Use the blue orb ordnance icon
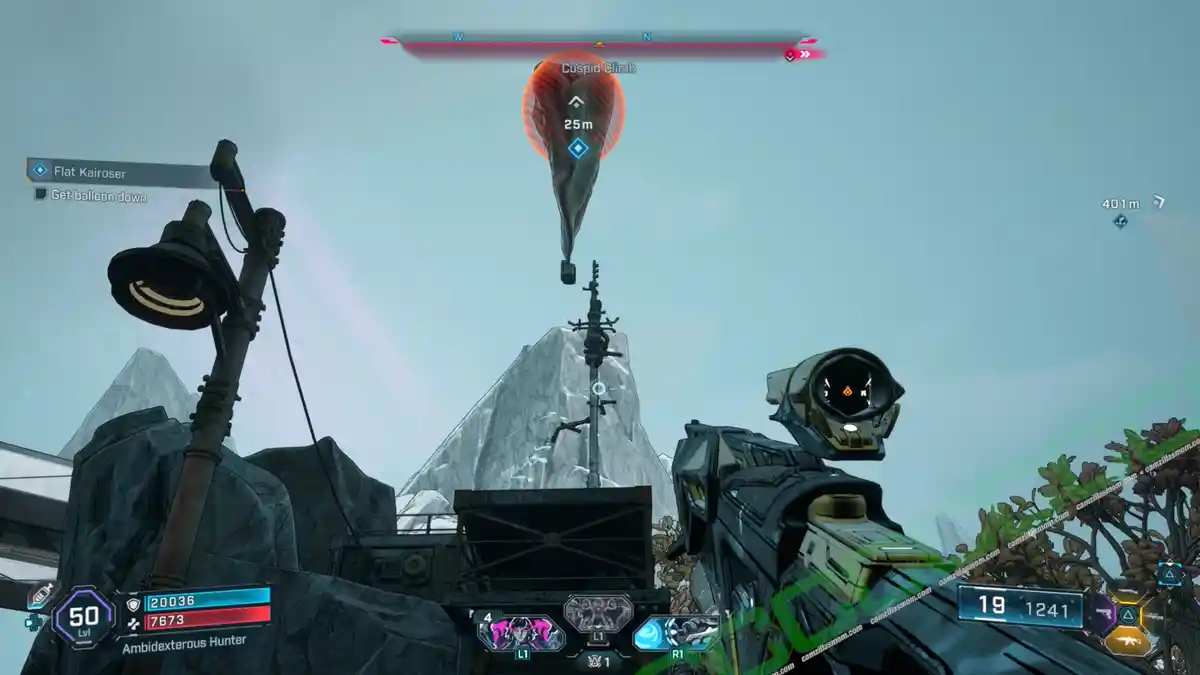The height and width of the screenshot is (675, 1200). click(677, 632)
